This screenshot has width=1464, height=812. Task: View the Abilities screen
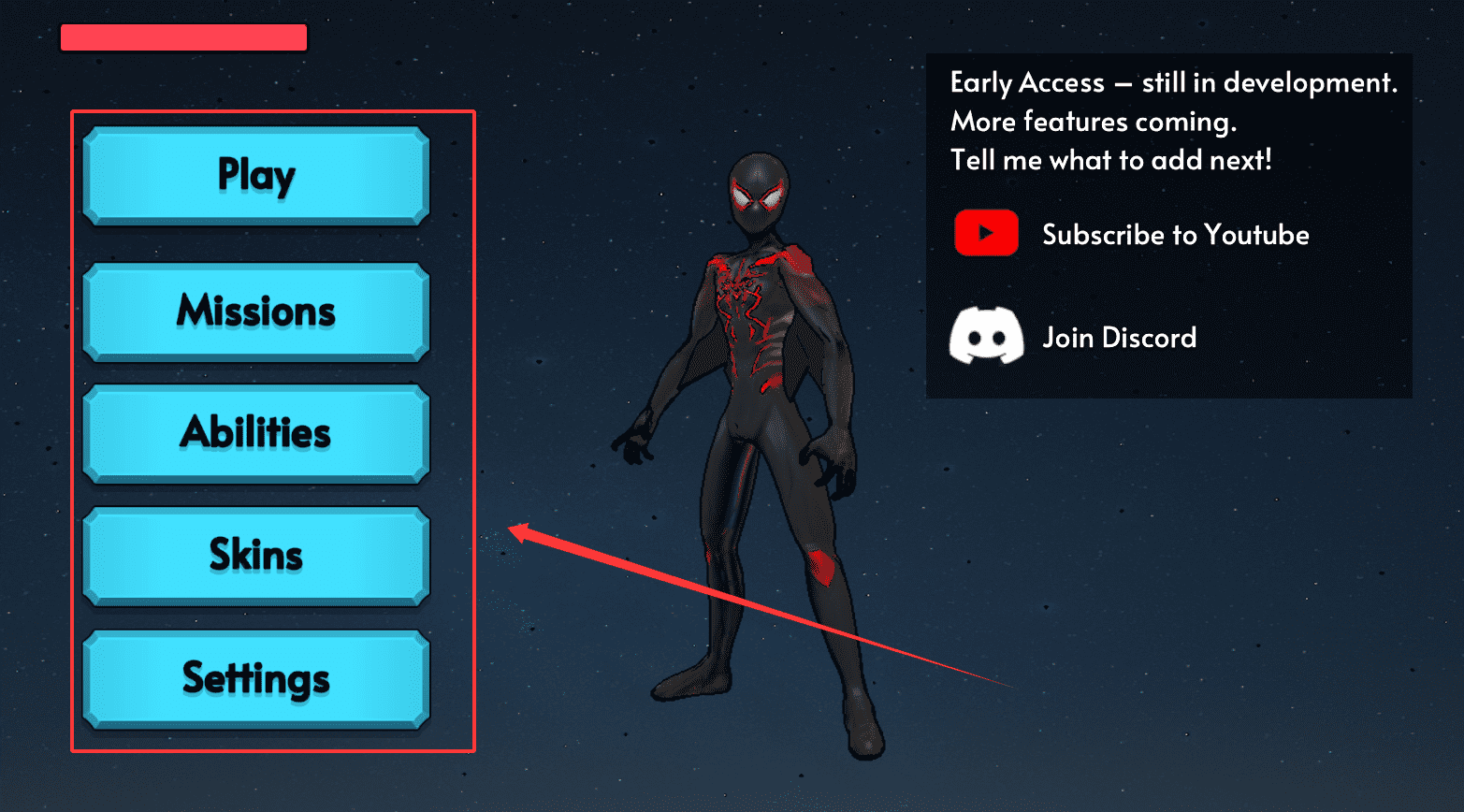(255, 433)
